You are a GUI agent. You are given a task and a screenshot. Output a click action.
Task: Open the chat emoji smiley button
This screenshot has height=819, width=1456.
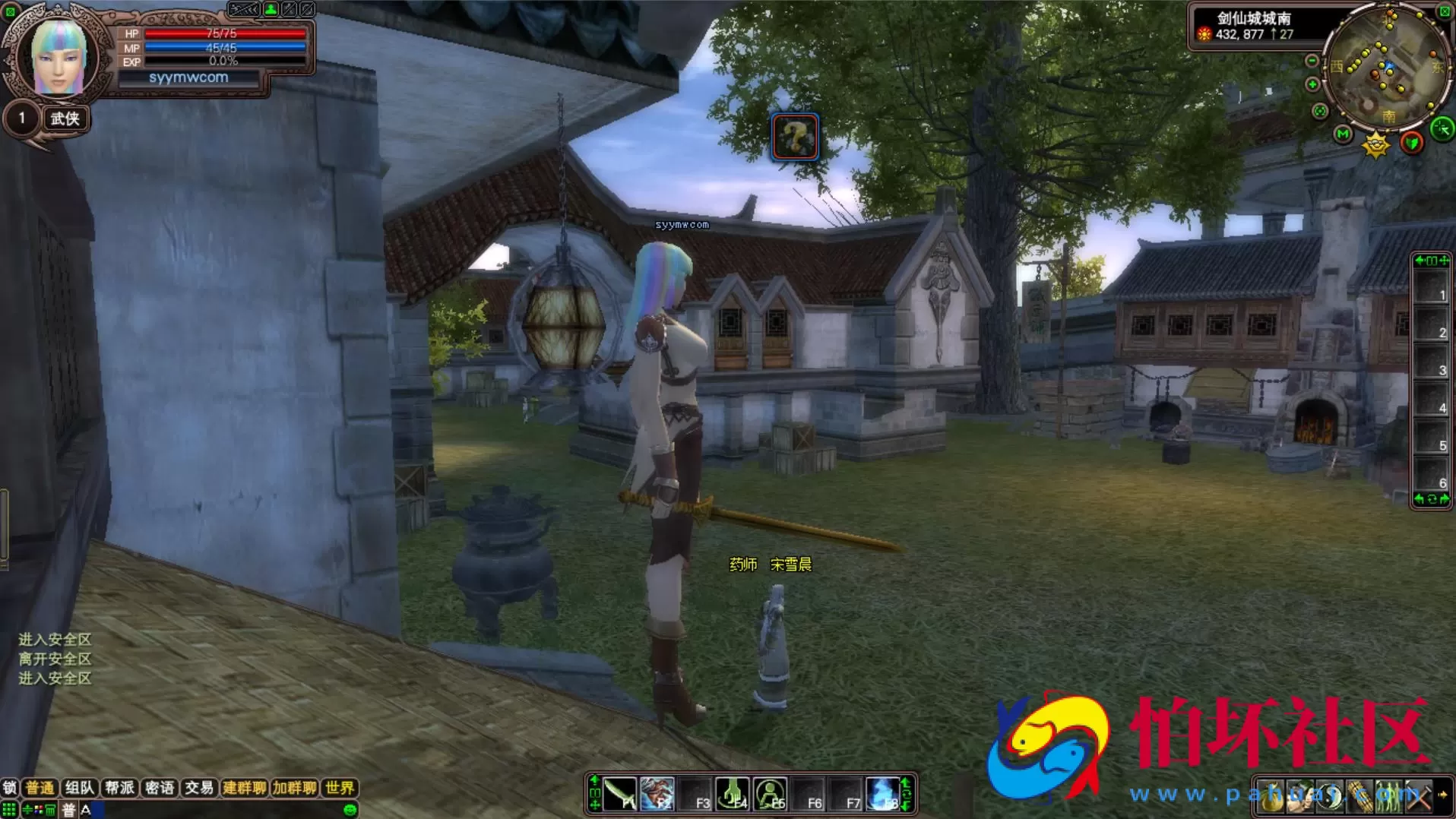[350, 810]
